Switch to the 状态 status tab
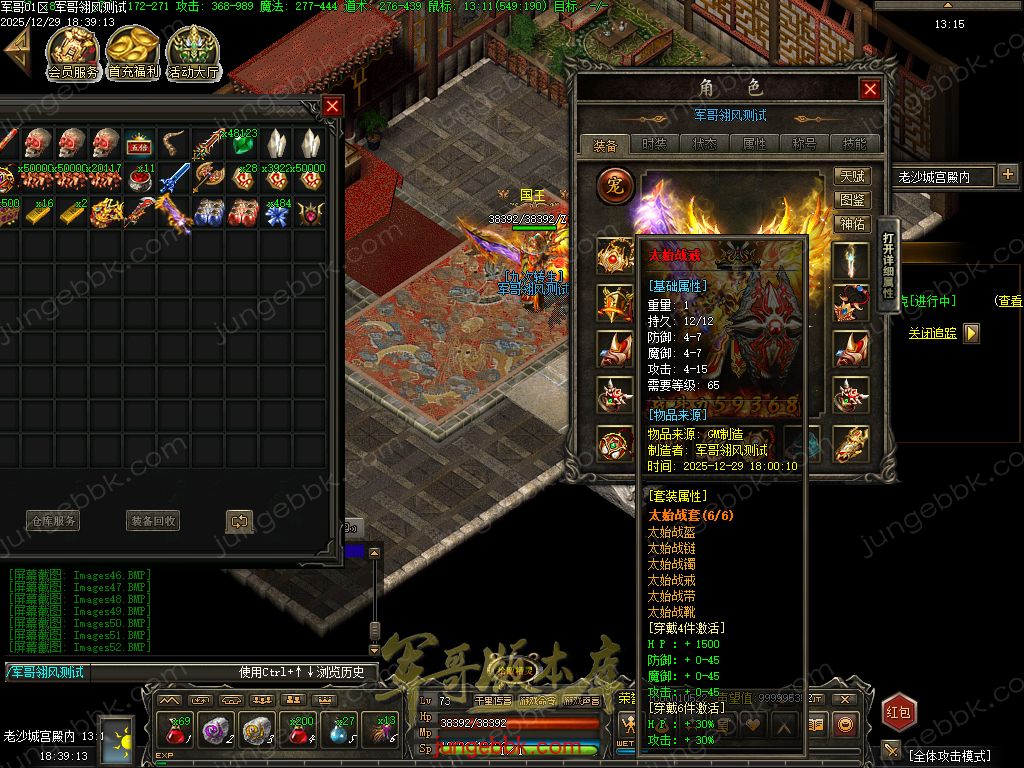 (704, 144)
